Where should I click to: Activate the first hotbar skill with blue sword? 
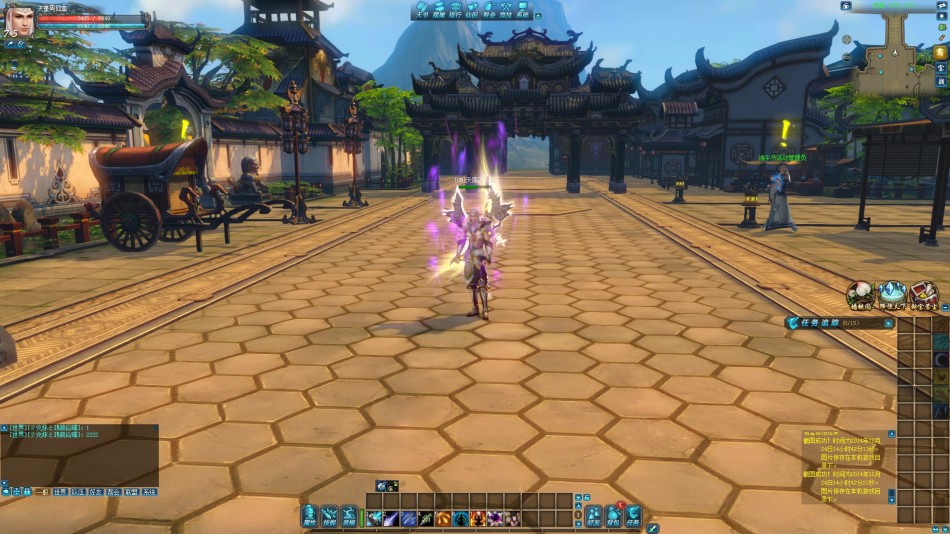point(375,518)
